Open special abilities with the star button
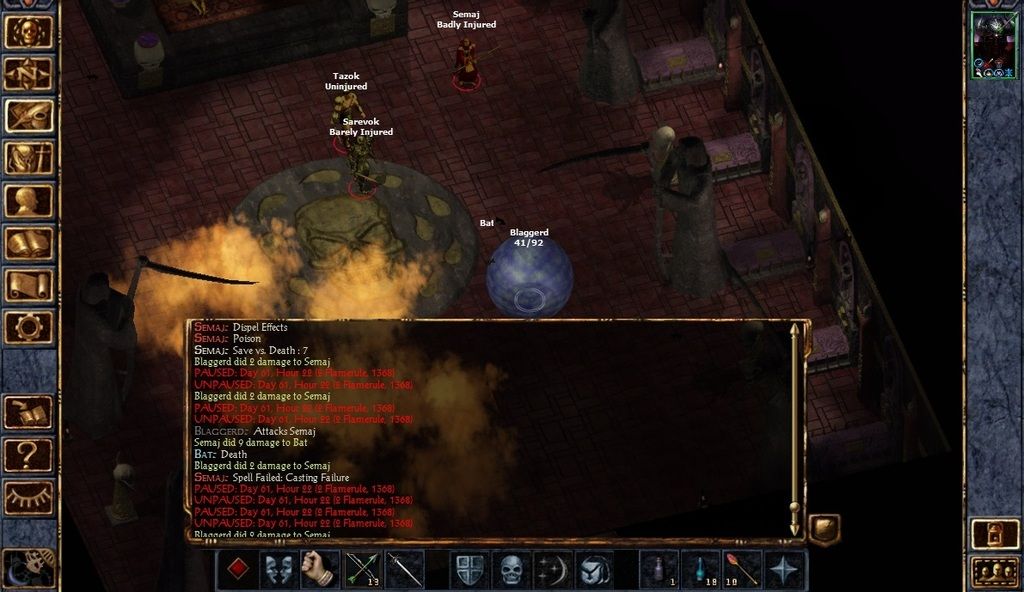 [x=785, y=570]
